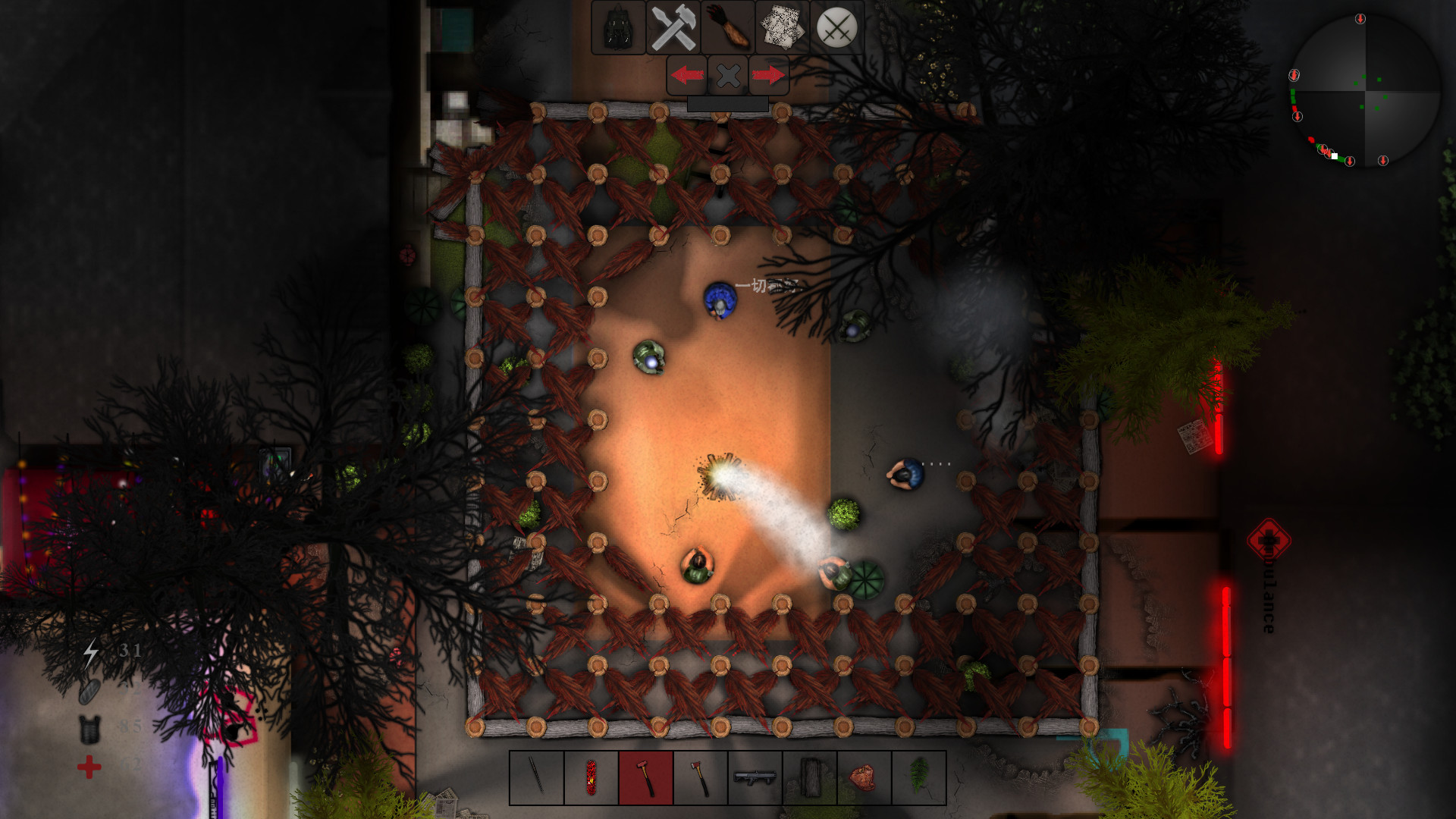This screenshot has width=1456, height=819.
Task: Equip the fire axe from the hotbar
Action: pos(700,778)
